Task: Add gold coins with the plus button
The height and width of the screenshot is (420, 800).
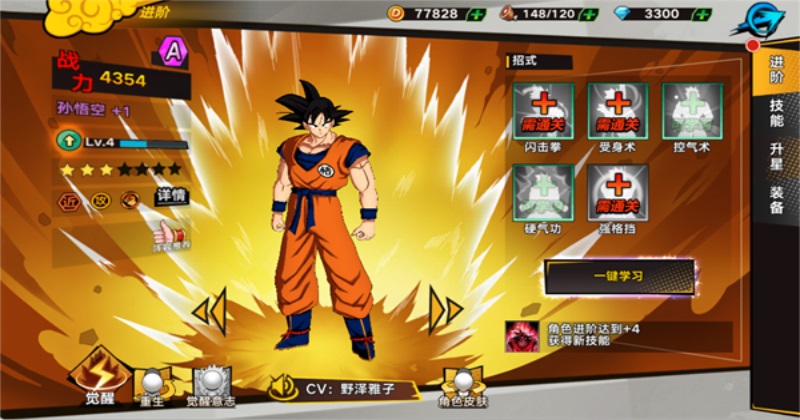Action: click(477, 14)
